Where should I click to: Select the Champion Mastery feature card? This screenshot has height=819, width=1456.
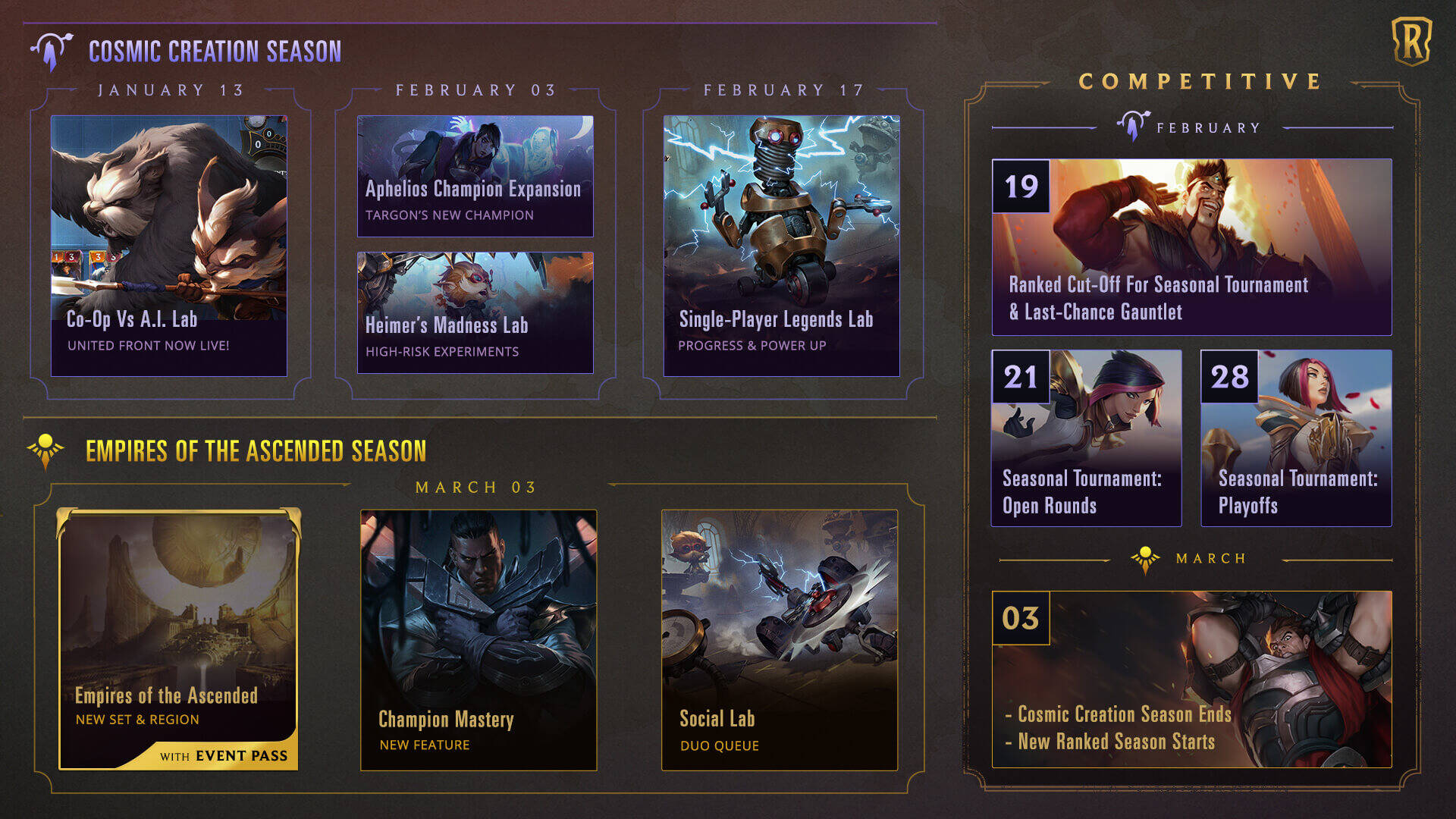(478, 639)
